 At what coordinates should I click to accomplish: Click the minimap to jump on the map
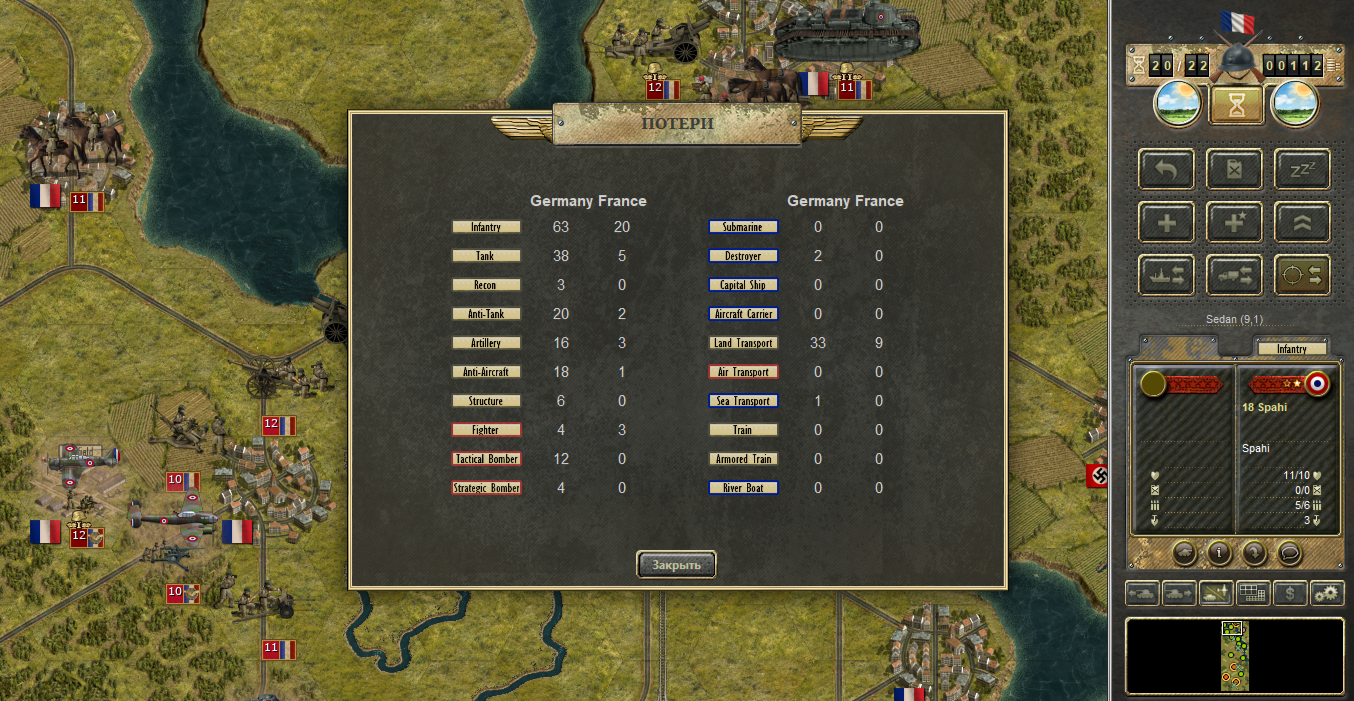(x=1234, y=656)
